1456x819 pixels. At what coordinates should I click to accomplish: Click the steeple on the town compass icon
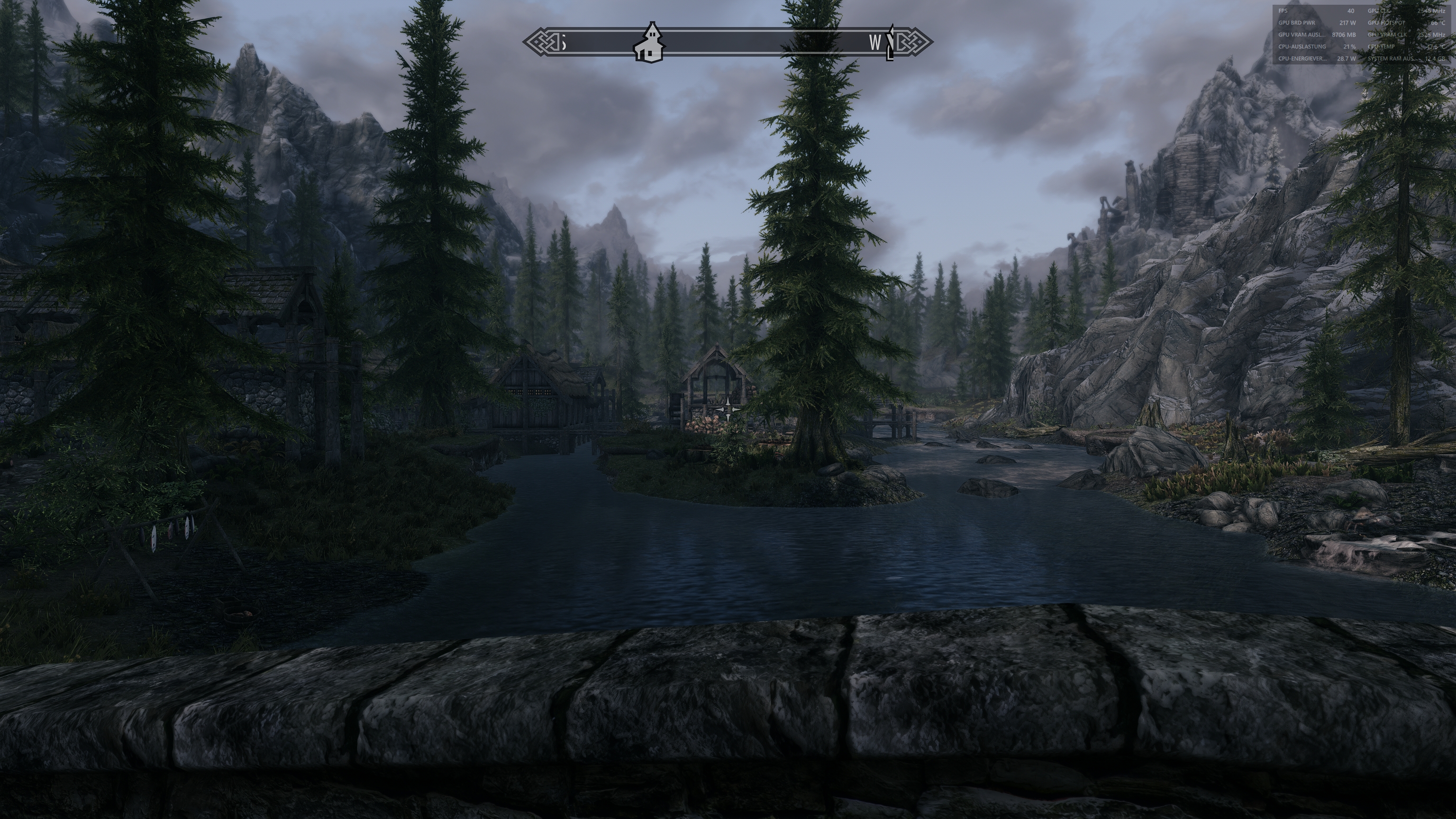pos(652,29)
